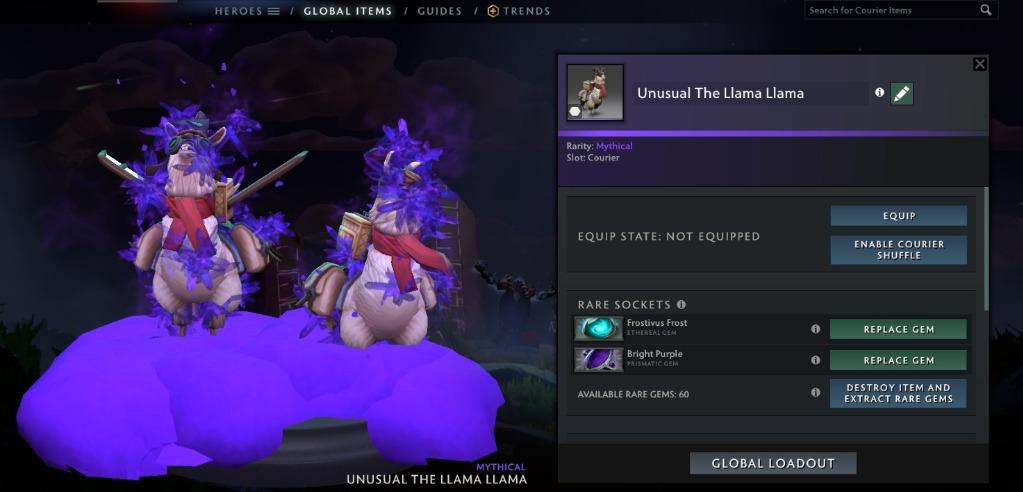Show info for available rare gems

(x=815, y=393)
